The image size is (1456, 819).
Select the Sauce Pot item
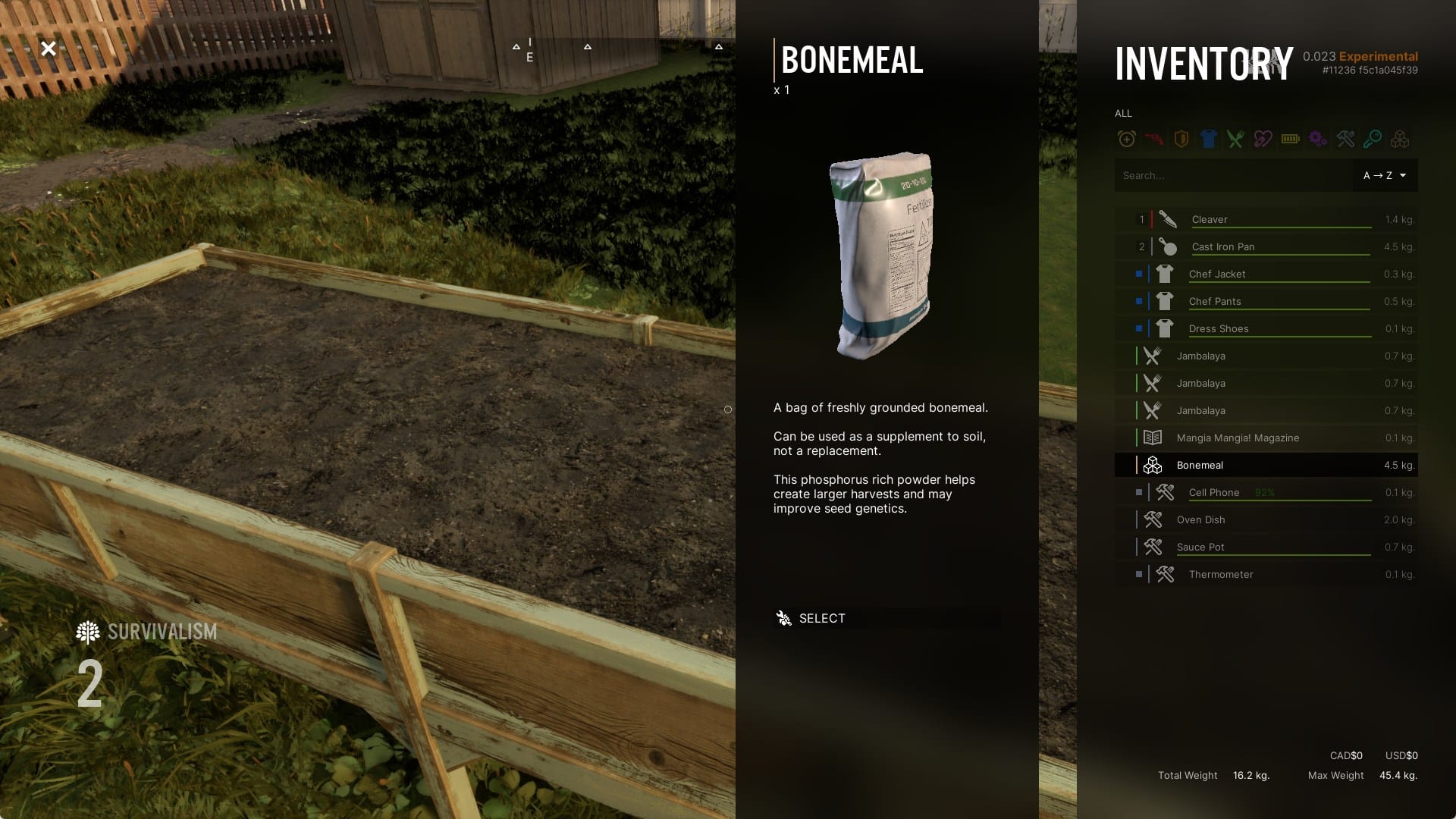[x=1200, y=547]
